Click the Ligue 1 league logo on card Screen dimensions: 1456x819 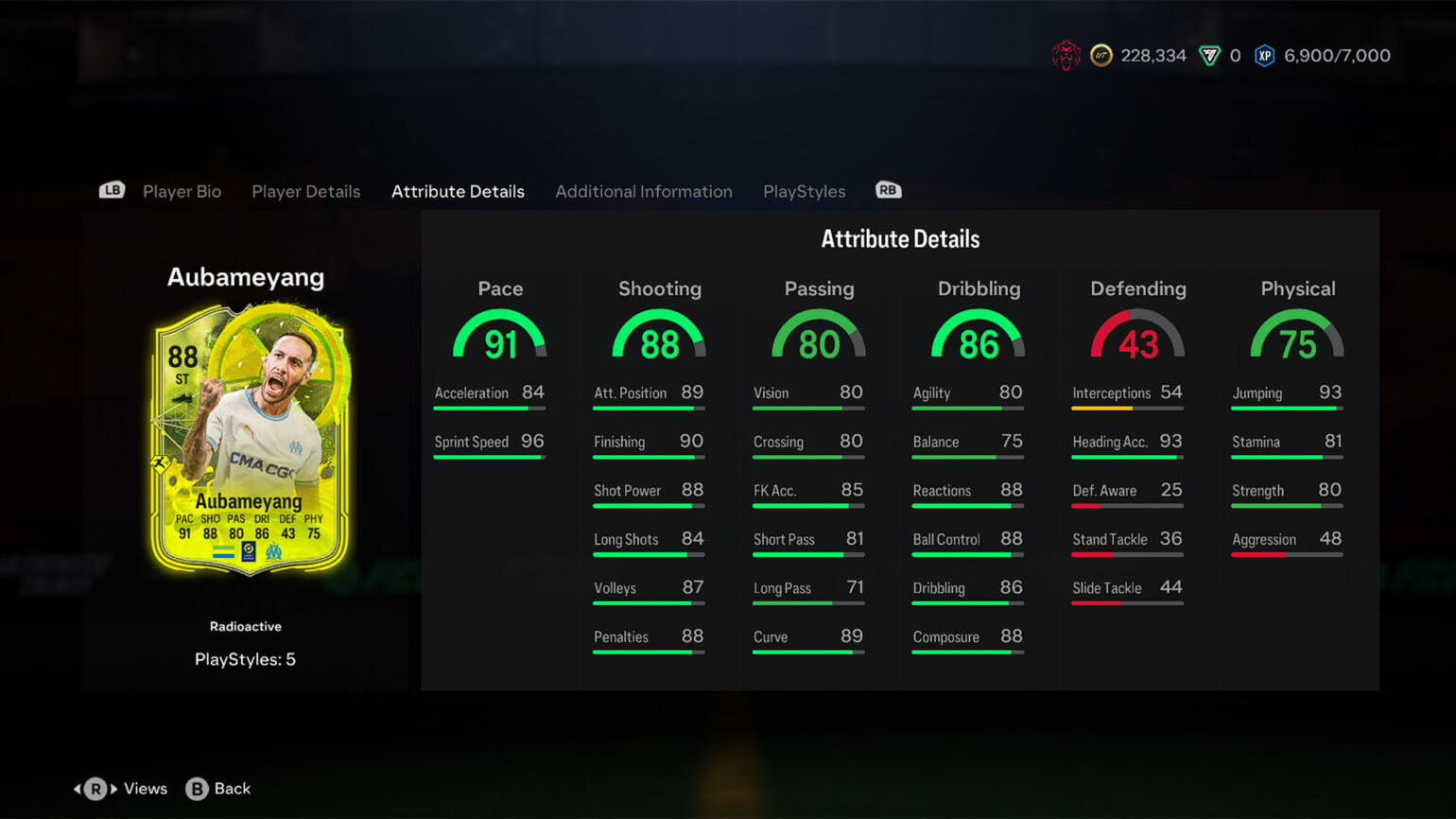(x=249, y=552)
